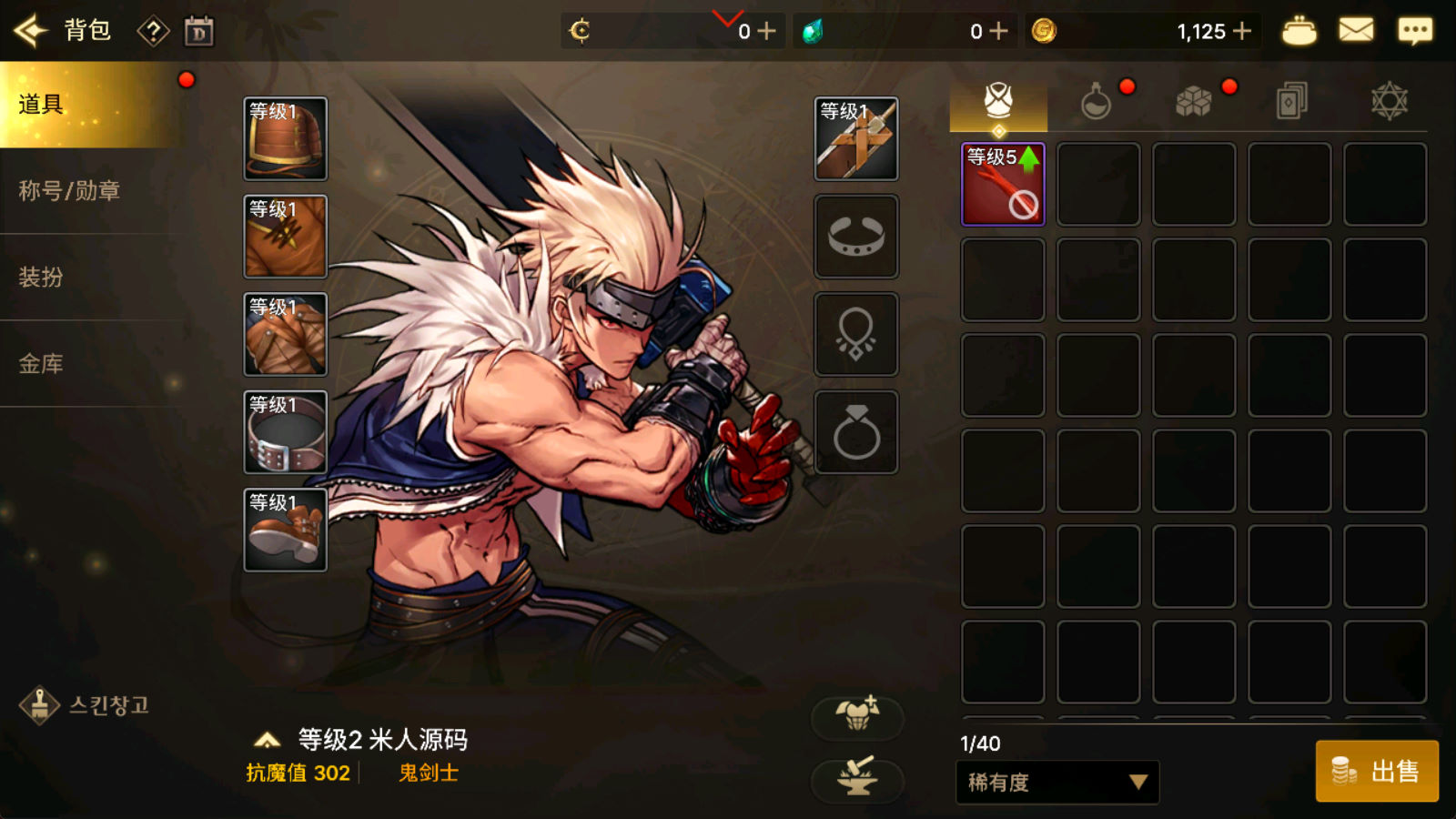Open the 稀有度 sort dropdown
The width and height of the screenshot is (1456, 819).
(x=1057, y=783)
